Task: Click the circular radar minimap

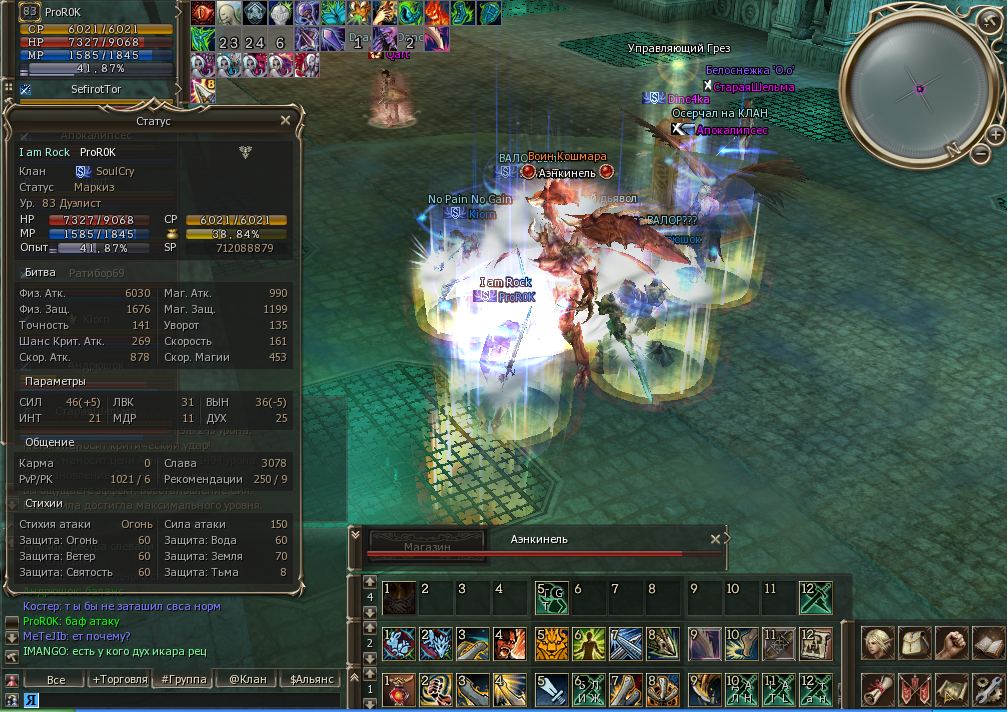Action: tap(918, 88)
